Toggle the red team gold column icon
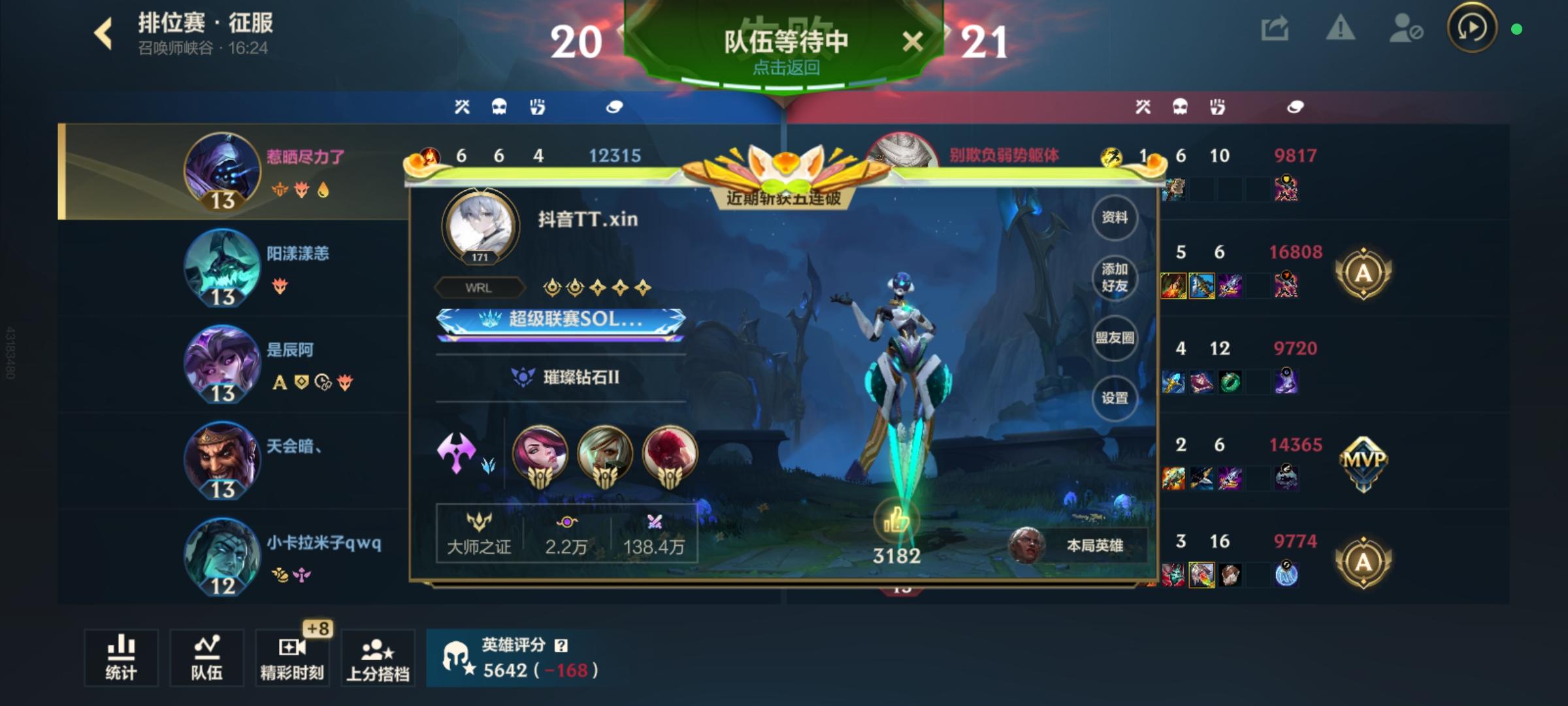This screenshot has width=1568, height=706. (x=1296, y=107)
